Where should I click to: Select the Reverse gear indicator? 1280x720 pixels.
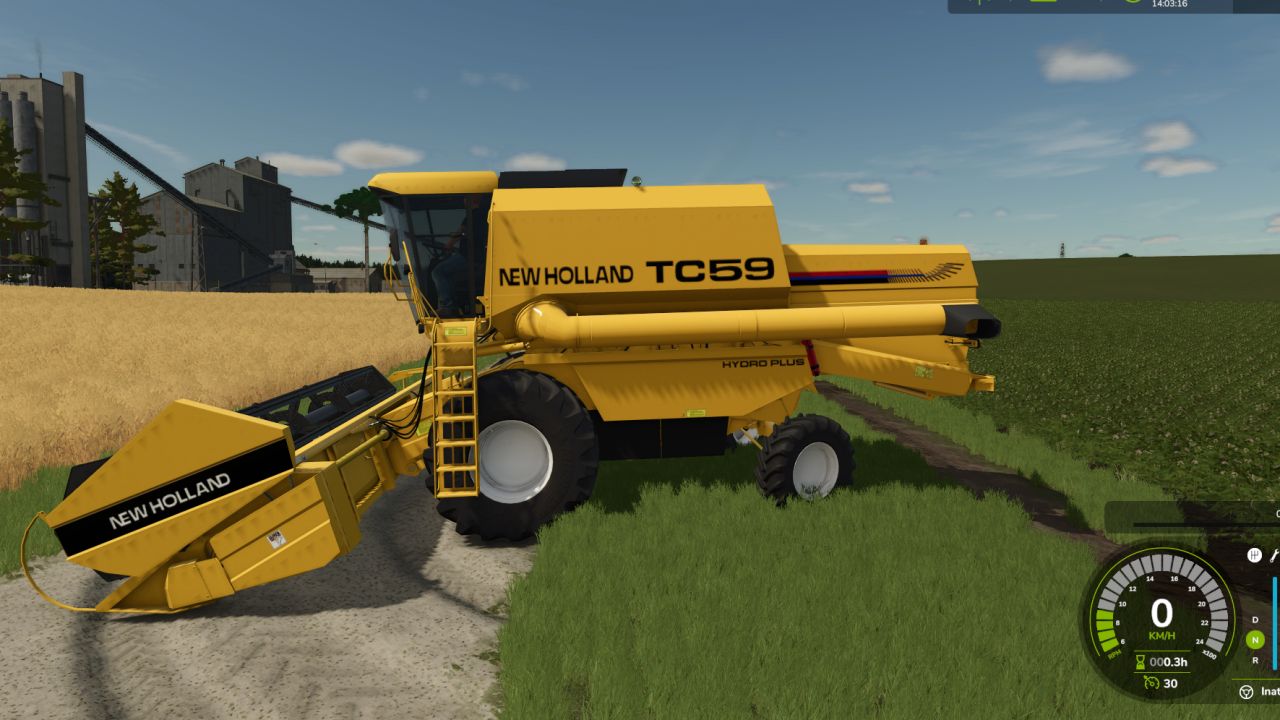[1256, 660]
